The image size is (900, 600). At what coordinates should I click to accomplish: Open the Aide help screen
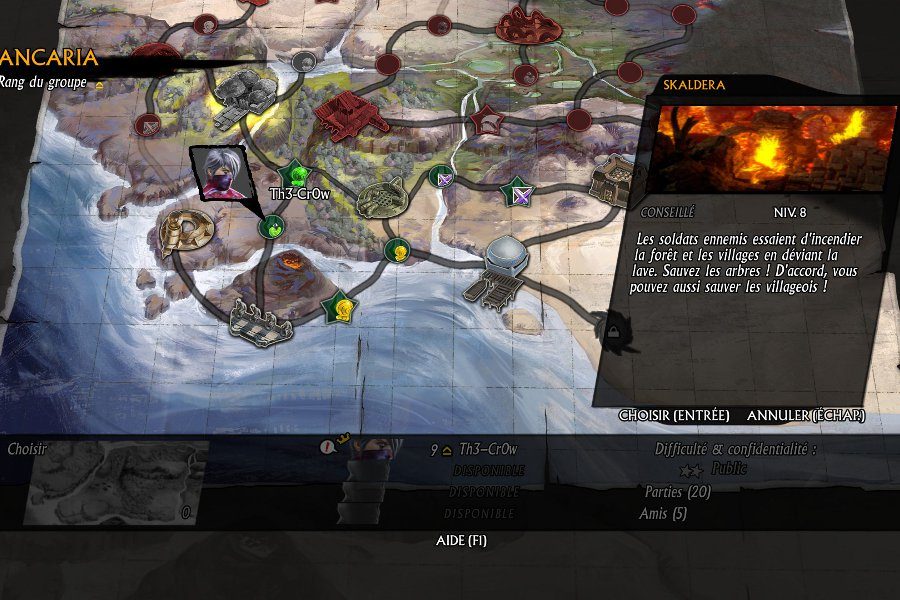tap(462, 541)
